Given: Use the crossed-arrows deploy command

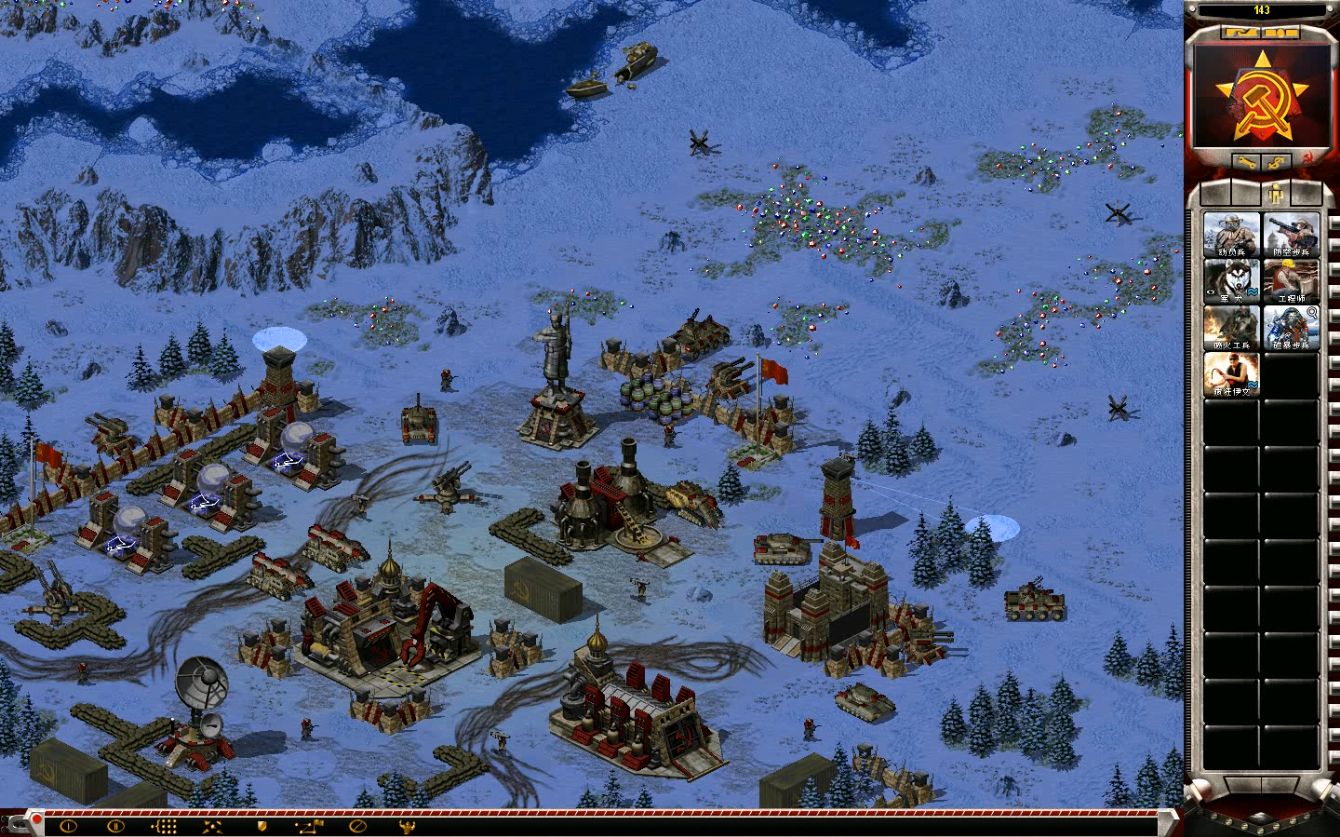Looking at the screenshot, I should [212, 827].
